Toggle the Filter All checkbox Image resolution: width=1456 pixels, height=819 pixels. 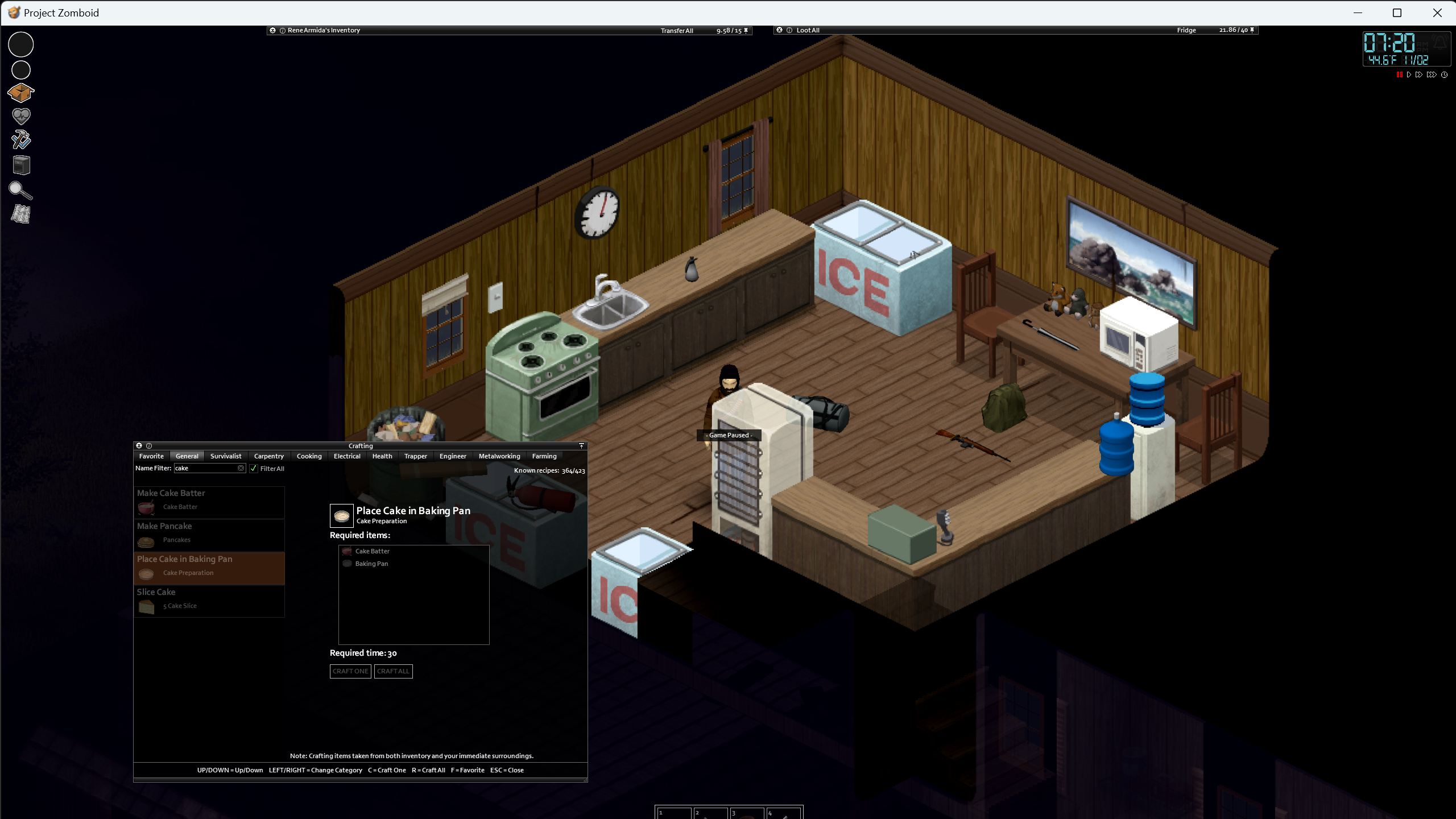254,469
